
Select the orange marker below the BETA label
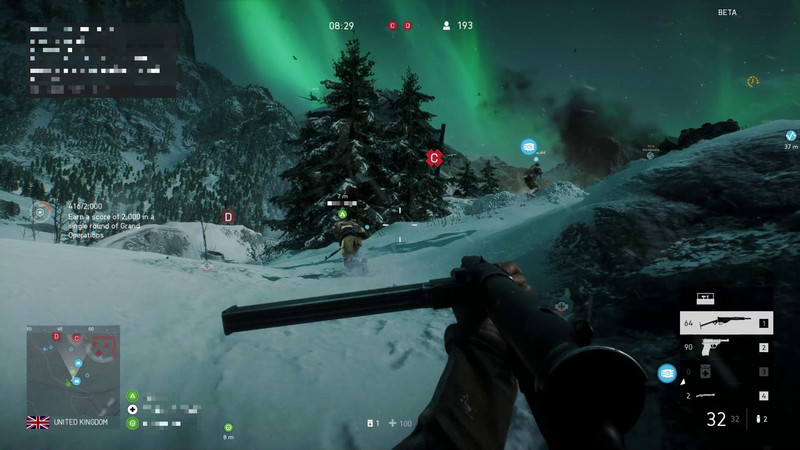tap(752, 81)
